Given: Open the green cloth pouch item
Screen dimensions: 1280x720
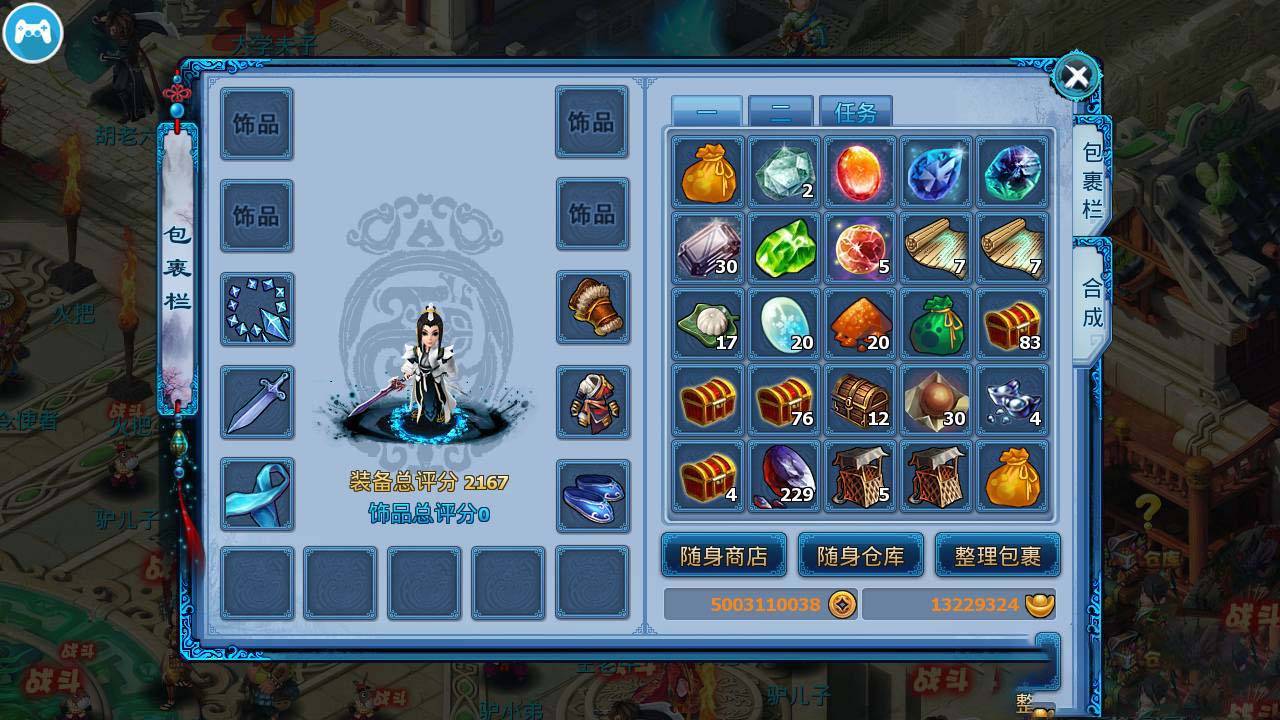Looking at the screenshot, I should (x=936, y=325).
